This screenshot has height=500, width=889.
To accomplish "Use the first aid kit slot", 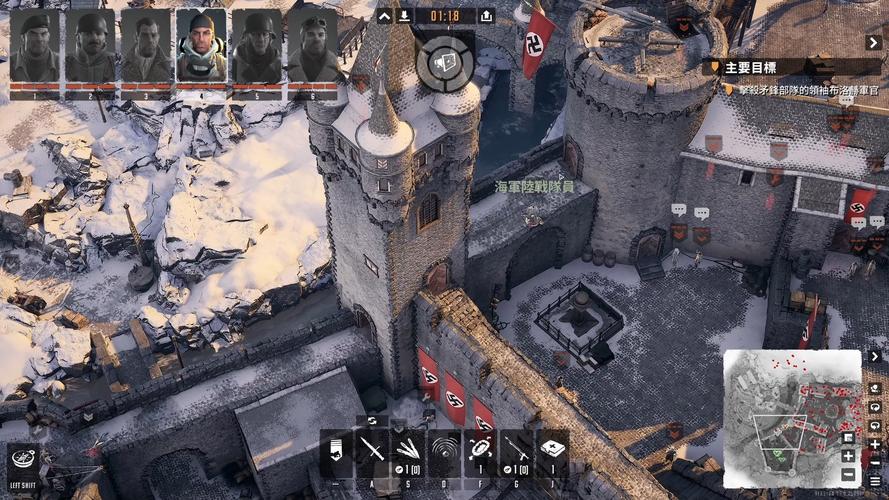I will [553, 450].
